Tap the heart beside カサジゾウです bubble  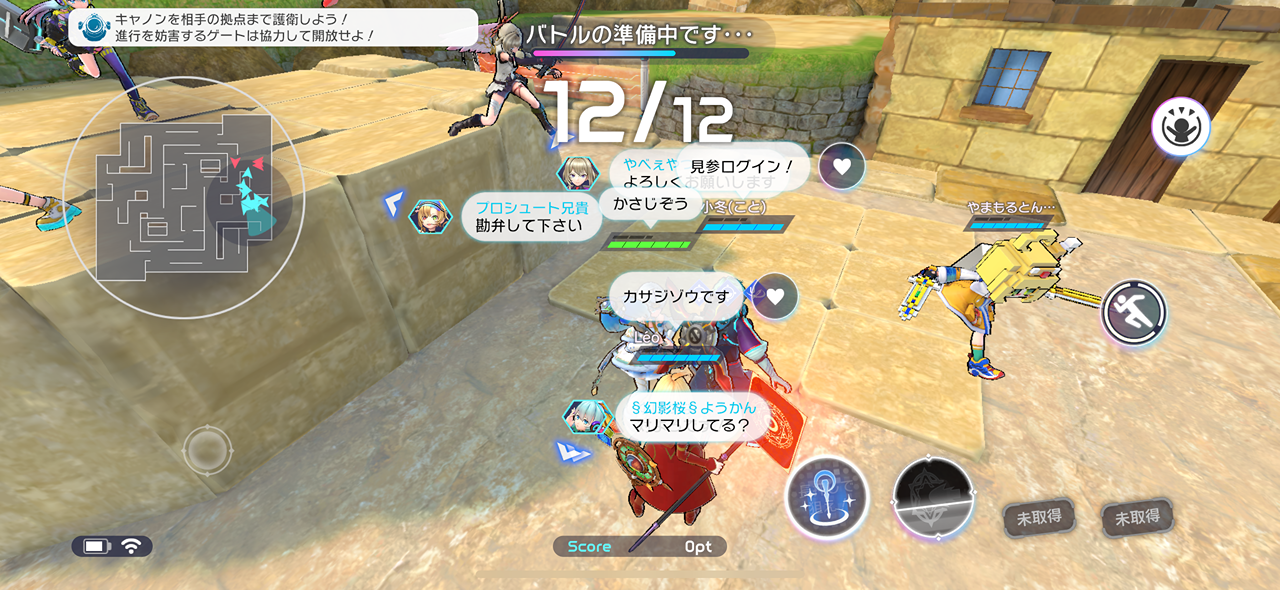776,296
